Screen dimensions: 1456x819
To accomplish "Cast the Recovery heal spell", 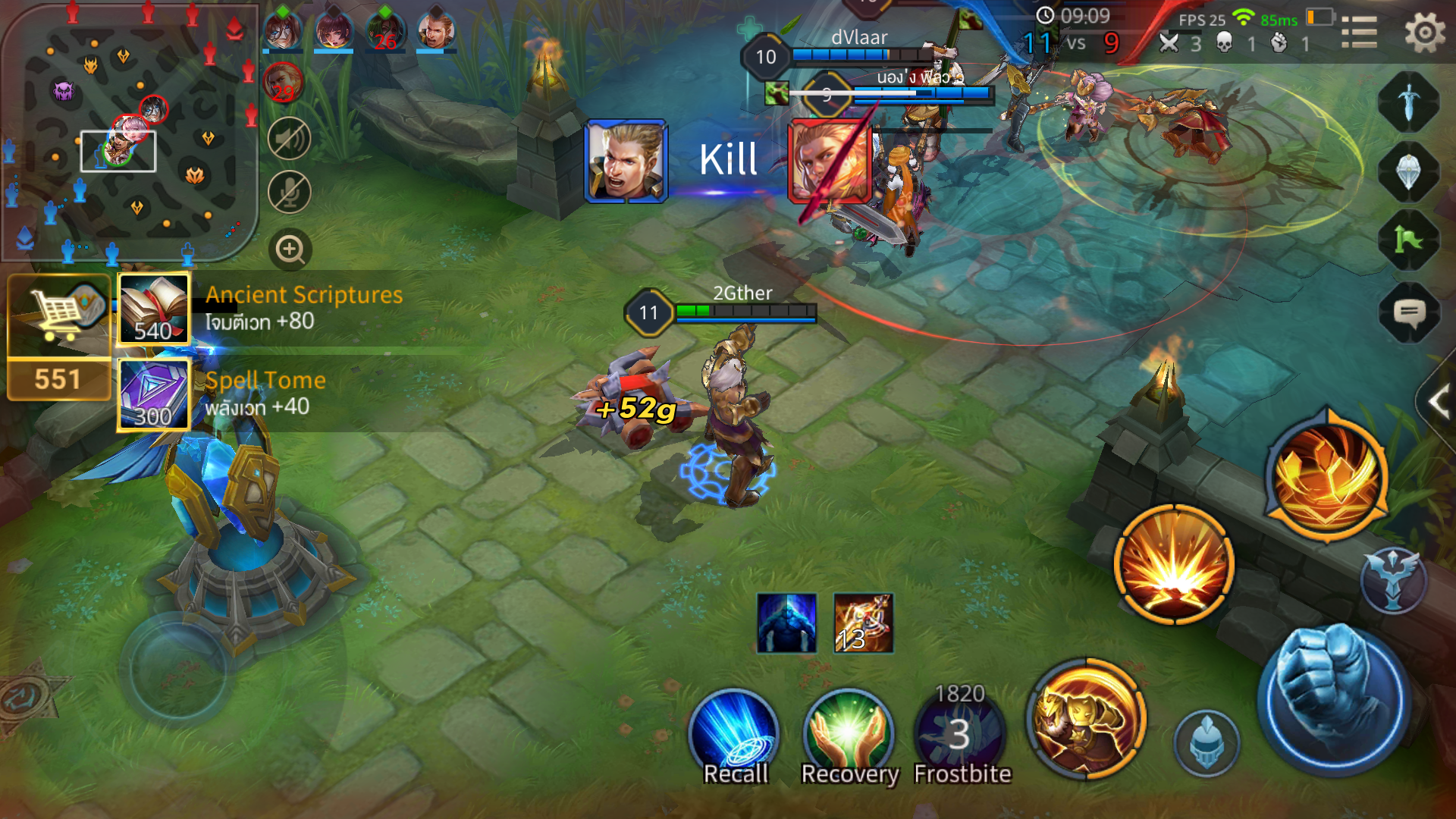I will 849,734.
